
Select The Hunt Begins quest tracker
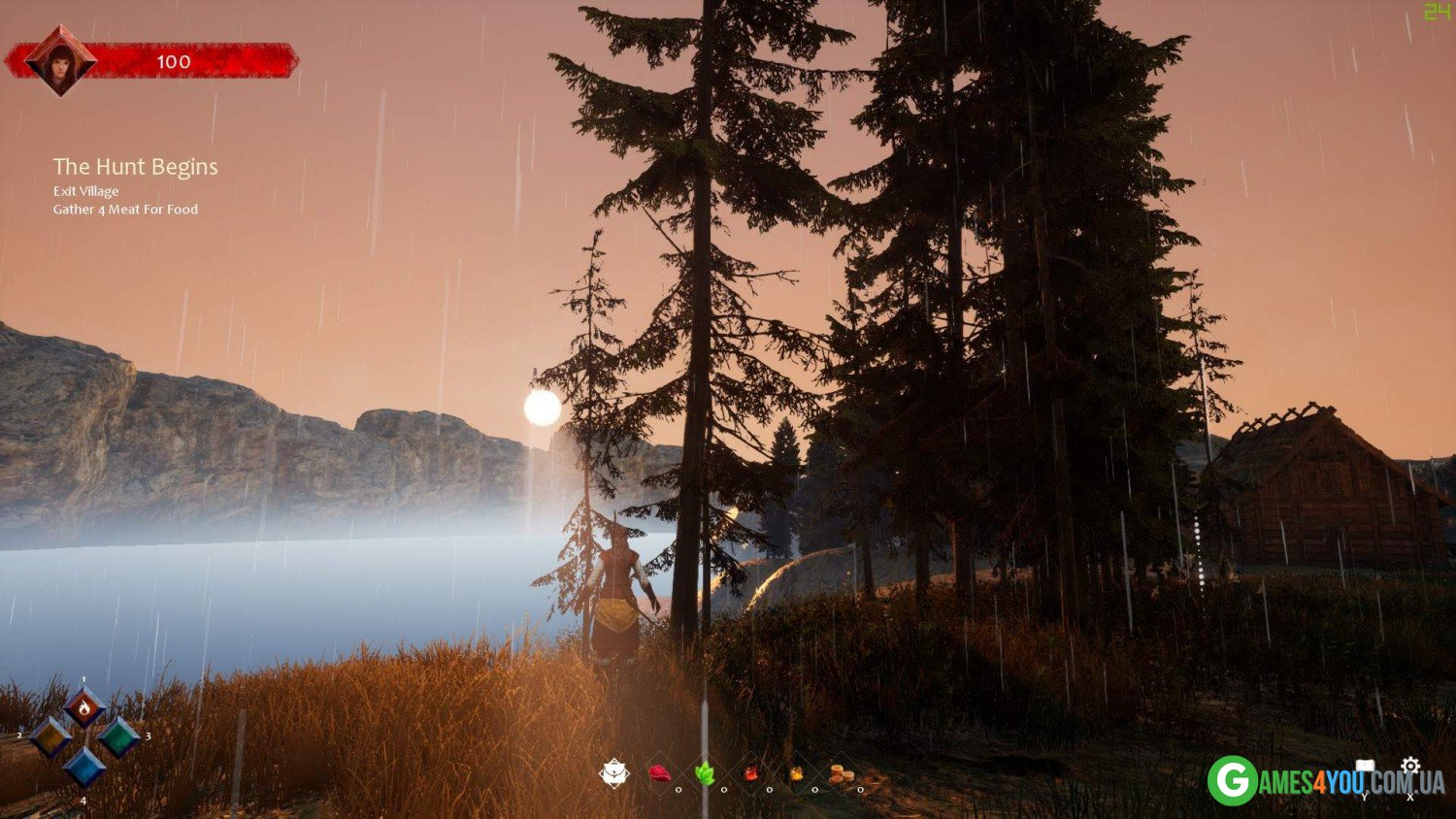tap(135, 167)
